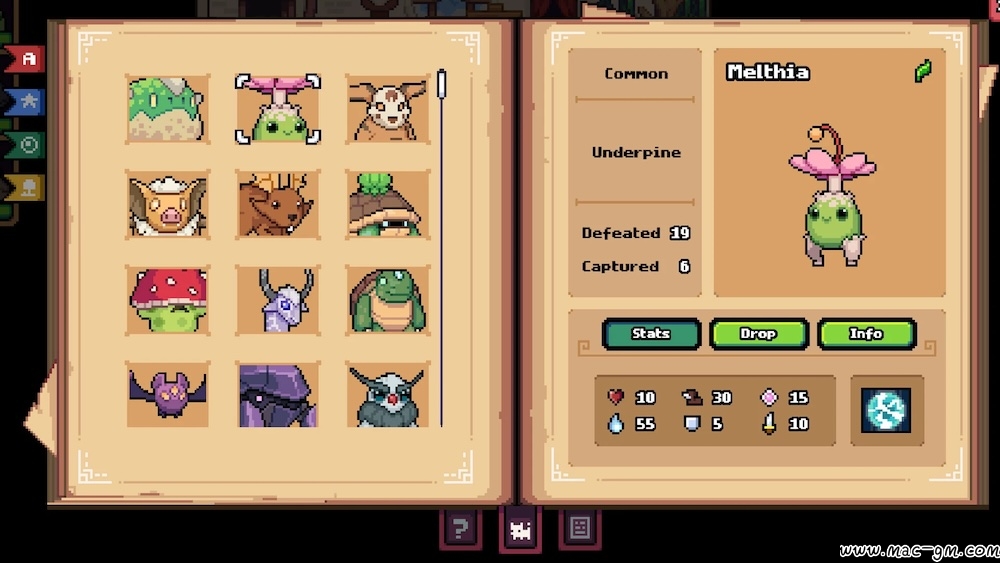Select the horned silver crystal creature entry
This screenshot has width=1000, height=563.
278,300
